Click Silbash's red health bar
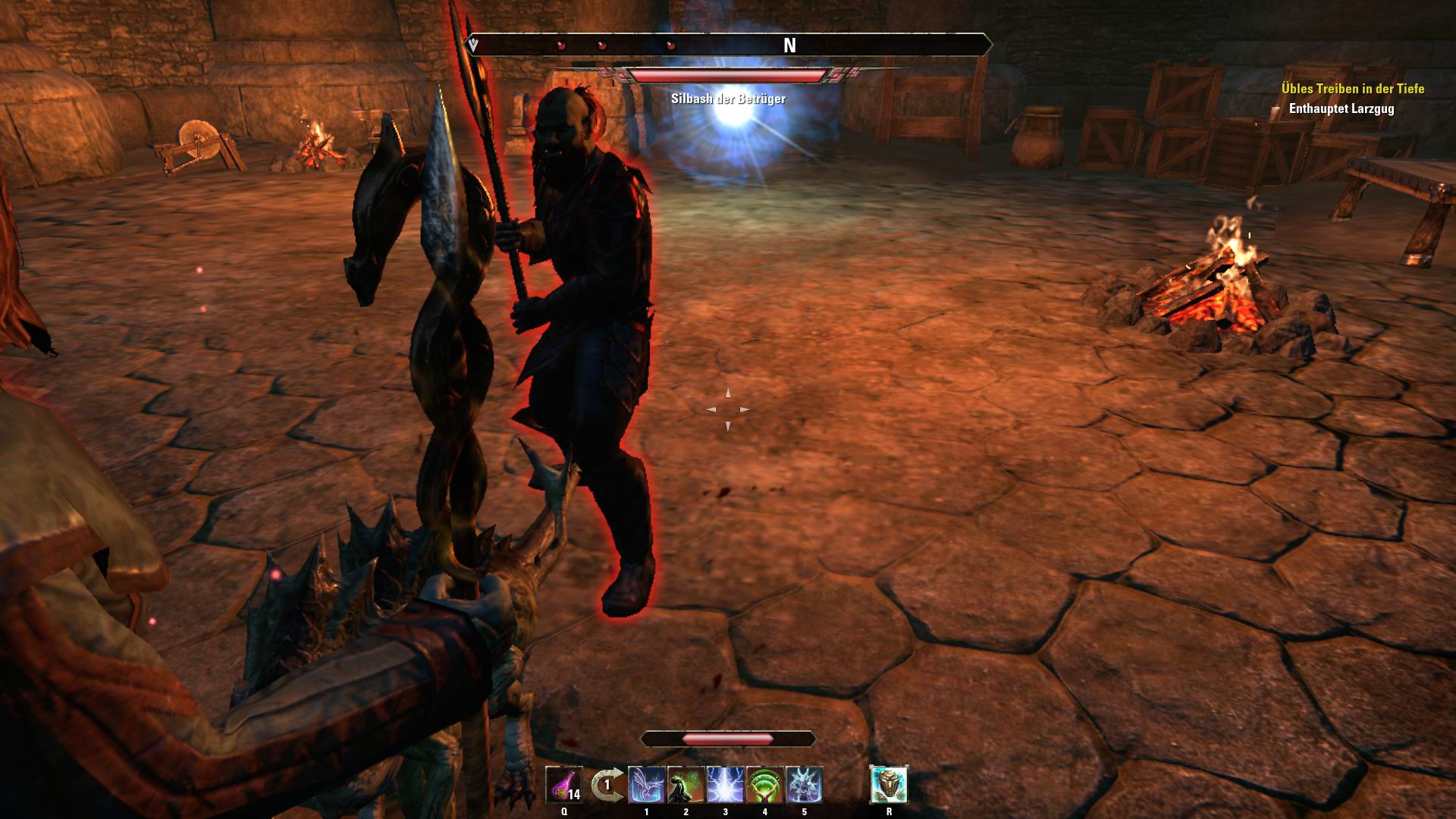 pyautogui.click(x=728, y=75)
